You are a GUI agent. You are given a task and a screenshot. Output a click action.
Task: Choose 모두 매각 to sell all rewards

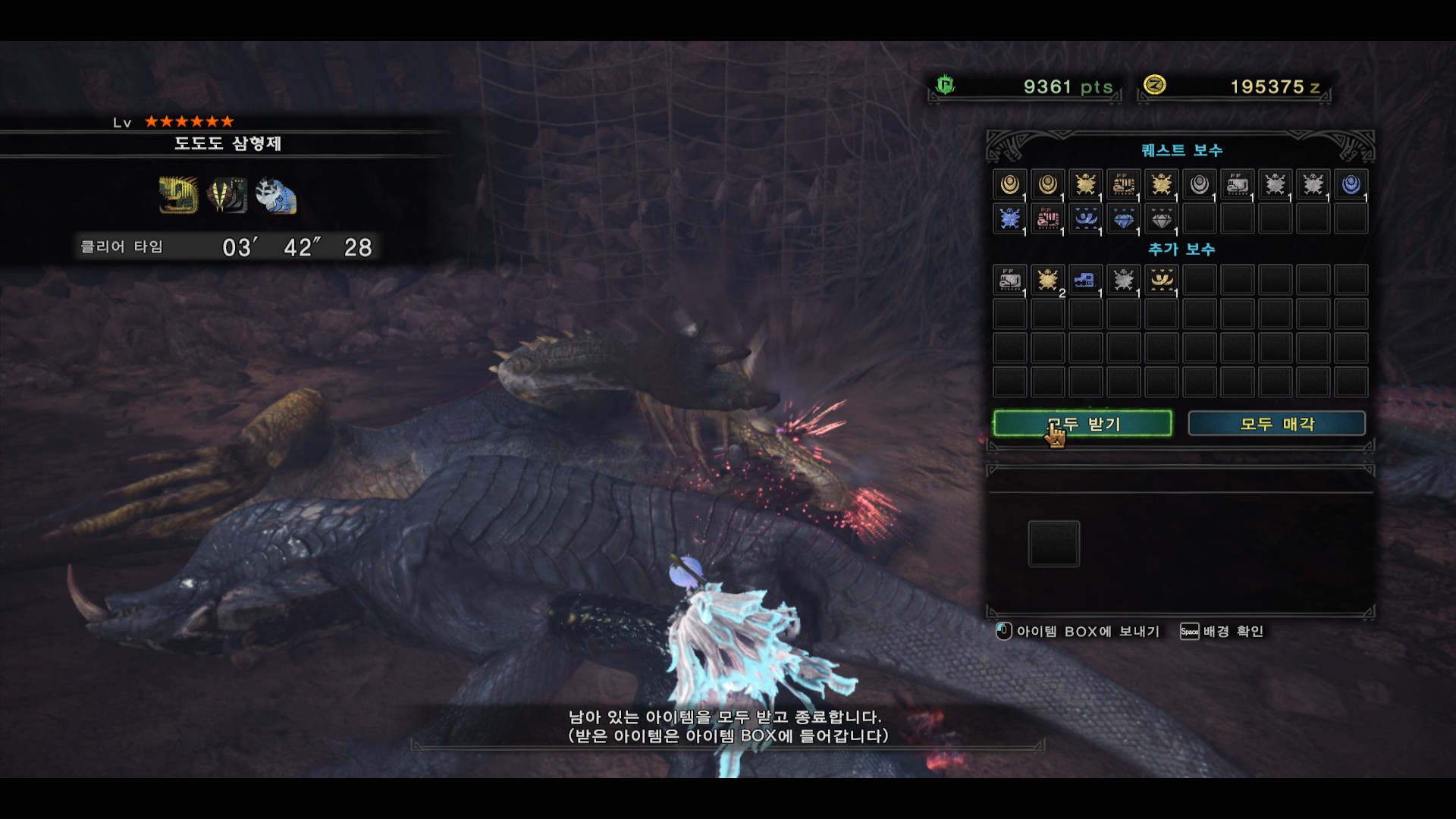click(1276, 424)
